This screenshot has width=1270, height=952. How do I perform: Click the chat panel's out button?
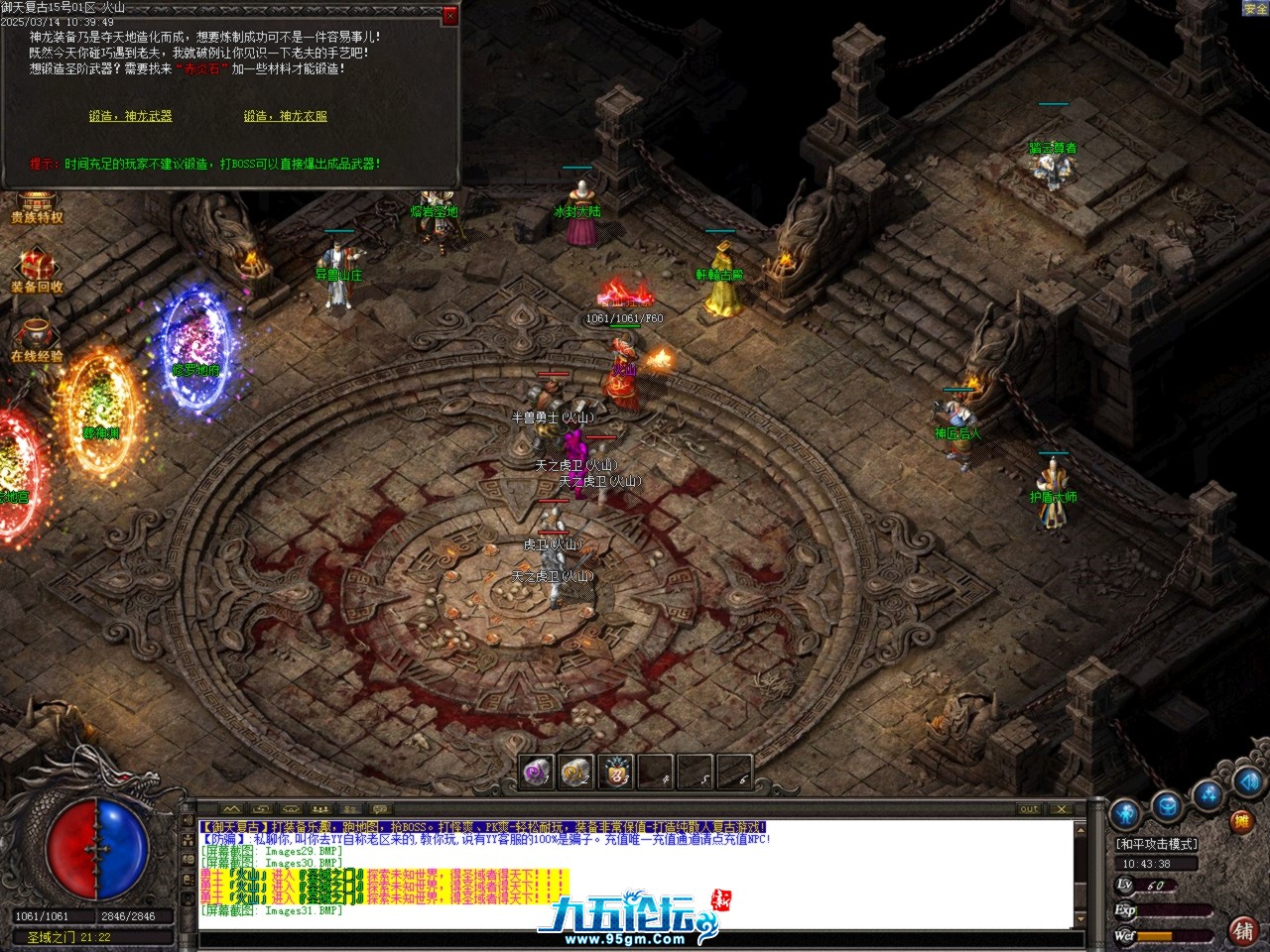pos(1030,809)
